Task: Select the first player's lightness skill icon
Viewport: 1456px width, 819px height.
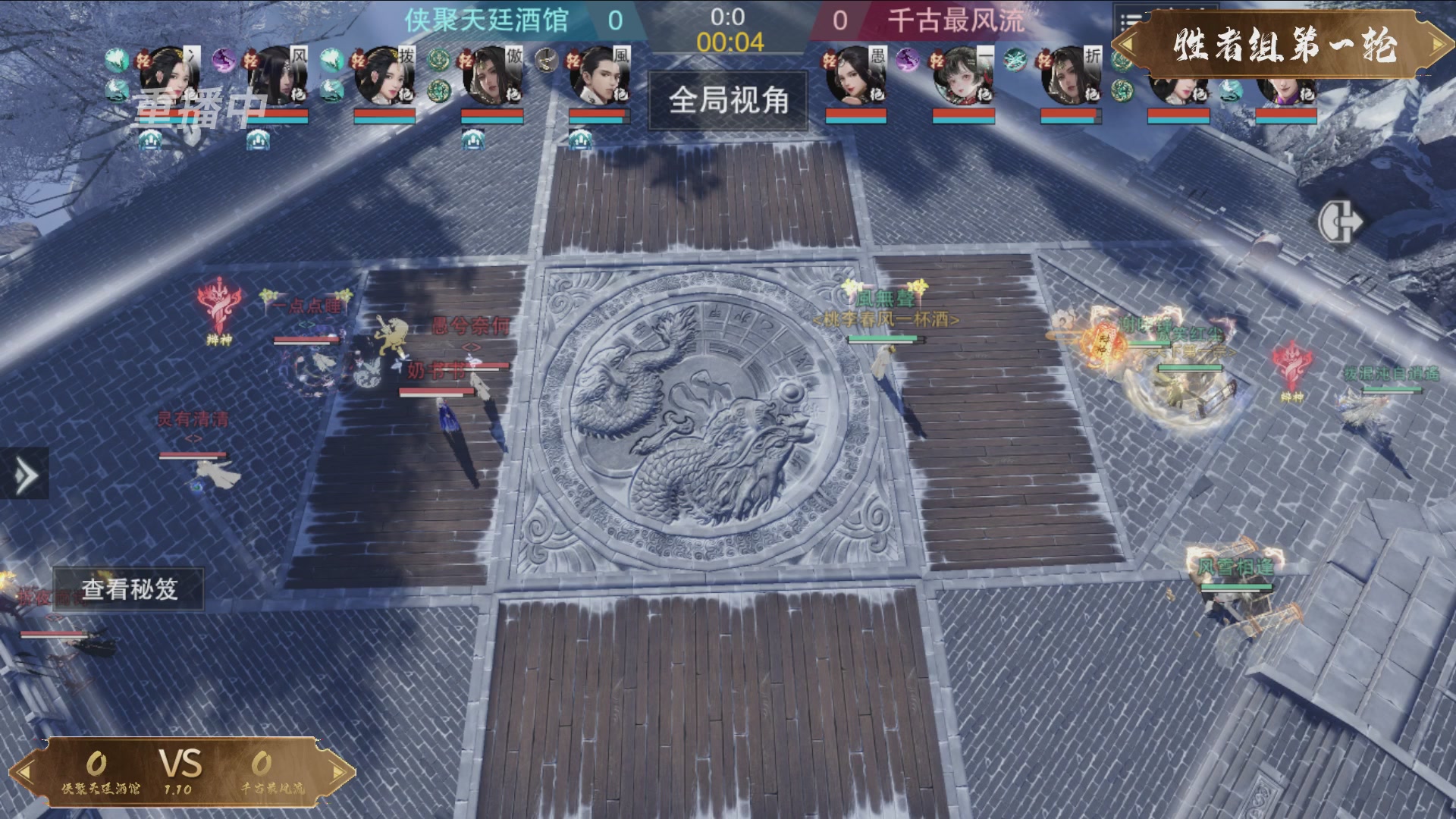Action: [145, 60]
